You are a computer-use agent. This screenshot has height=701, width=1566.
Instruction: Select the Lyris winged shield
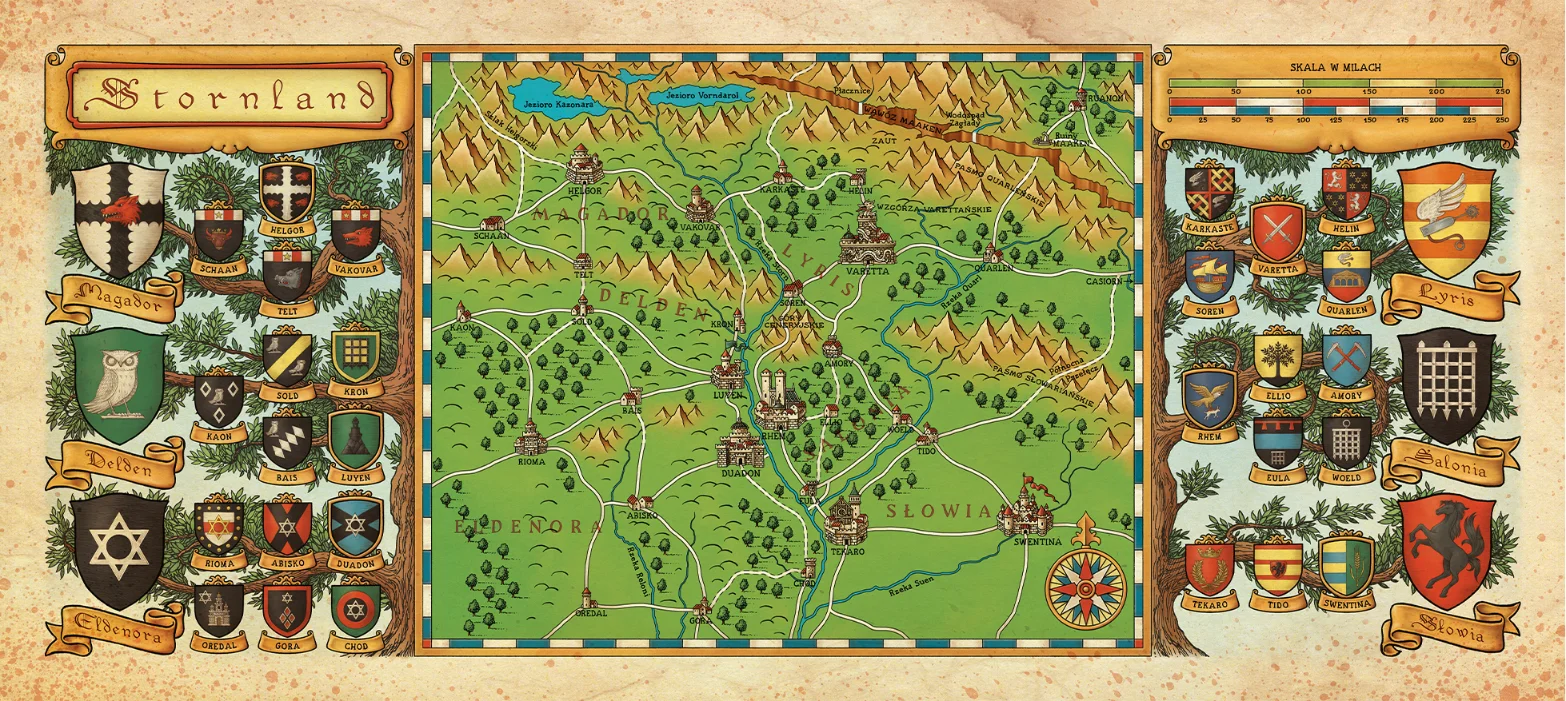point(1446,220)
